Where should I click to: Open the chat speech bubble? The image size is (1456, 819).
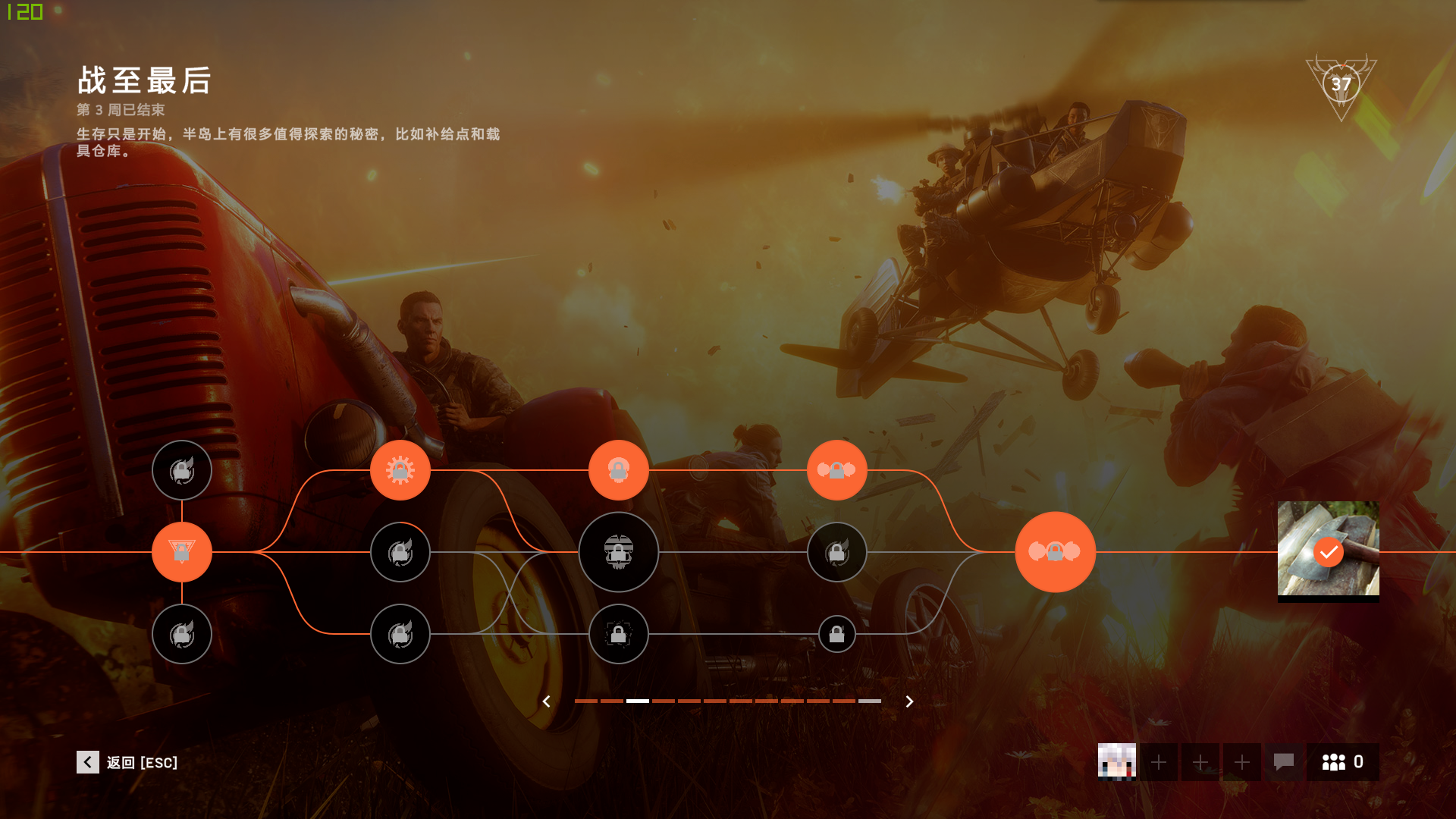click(x=1283, y=762)
